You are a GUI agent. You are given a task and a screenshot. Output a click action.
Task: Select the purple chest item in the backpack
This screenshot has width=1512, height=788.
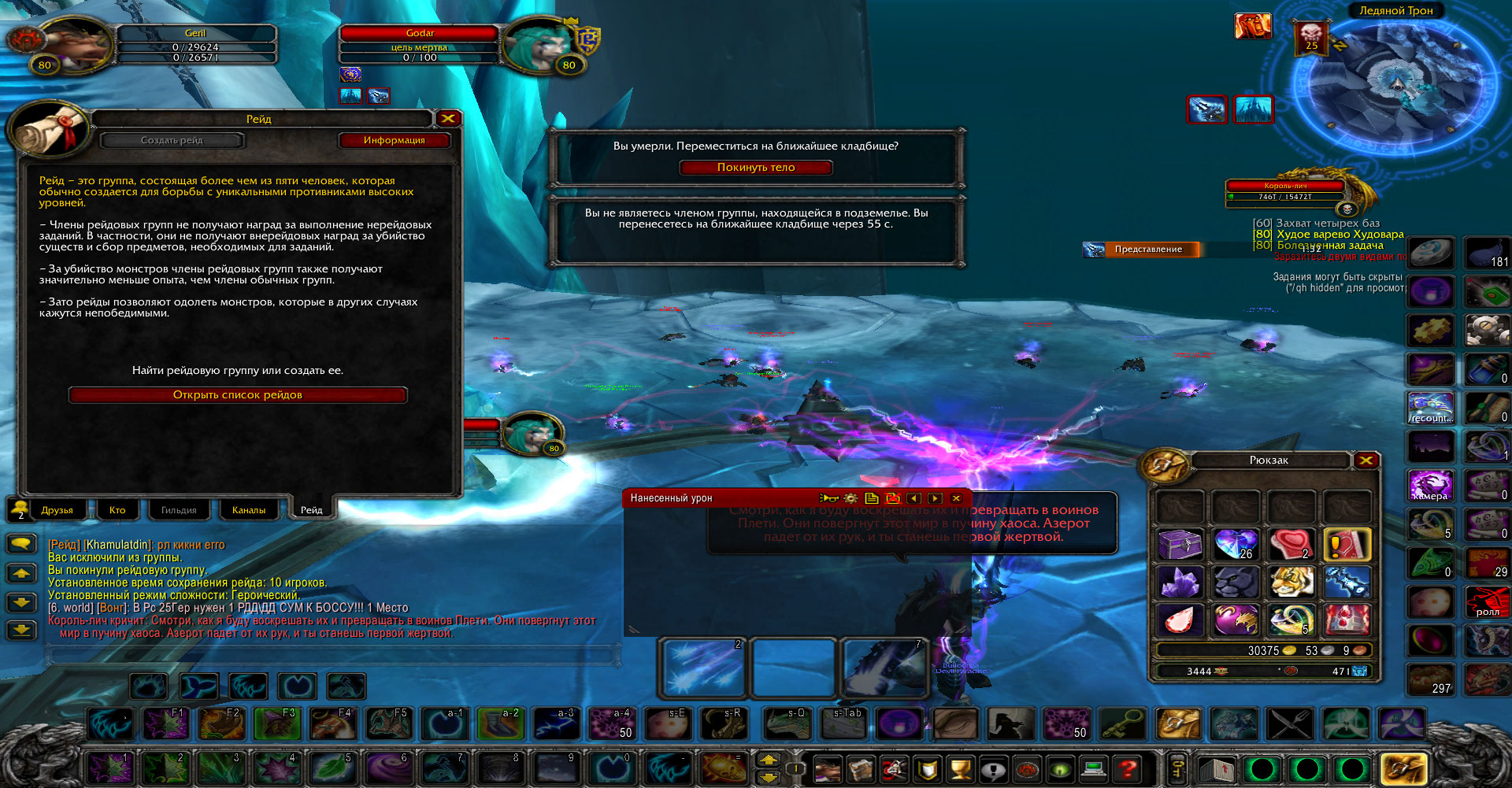pos(1180,544)
